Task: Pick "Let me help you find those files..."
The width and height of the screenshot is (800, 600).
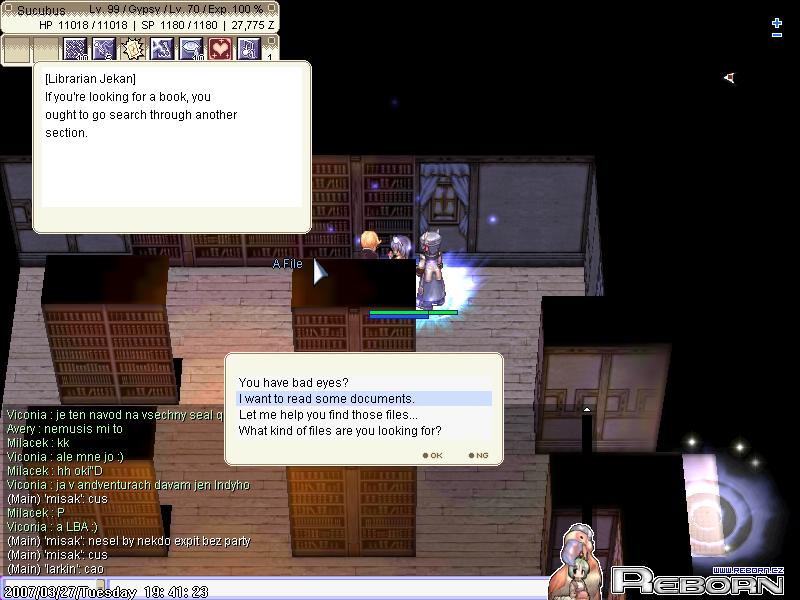Action: coord(328,415)
